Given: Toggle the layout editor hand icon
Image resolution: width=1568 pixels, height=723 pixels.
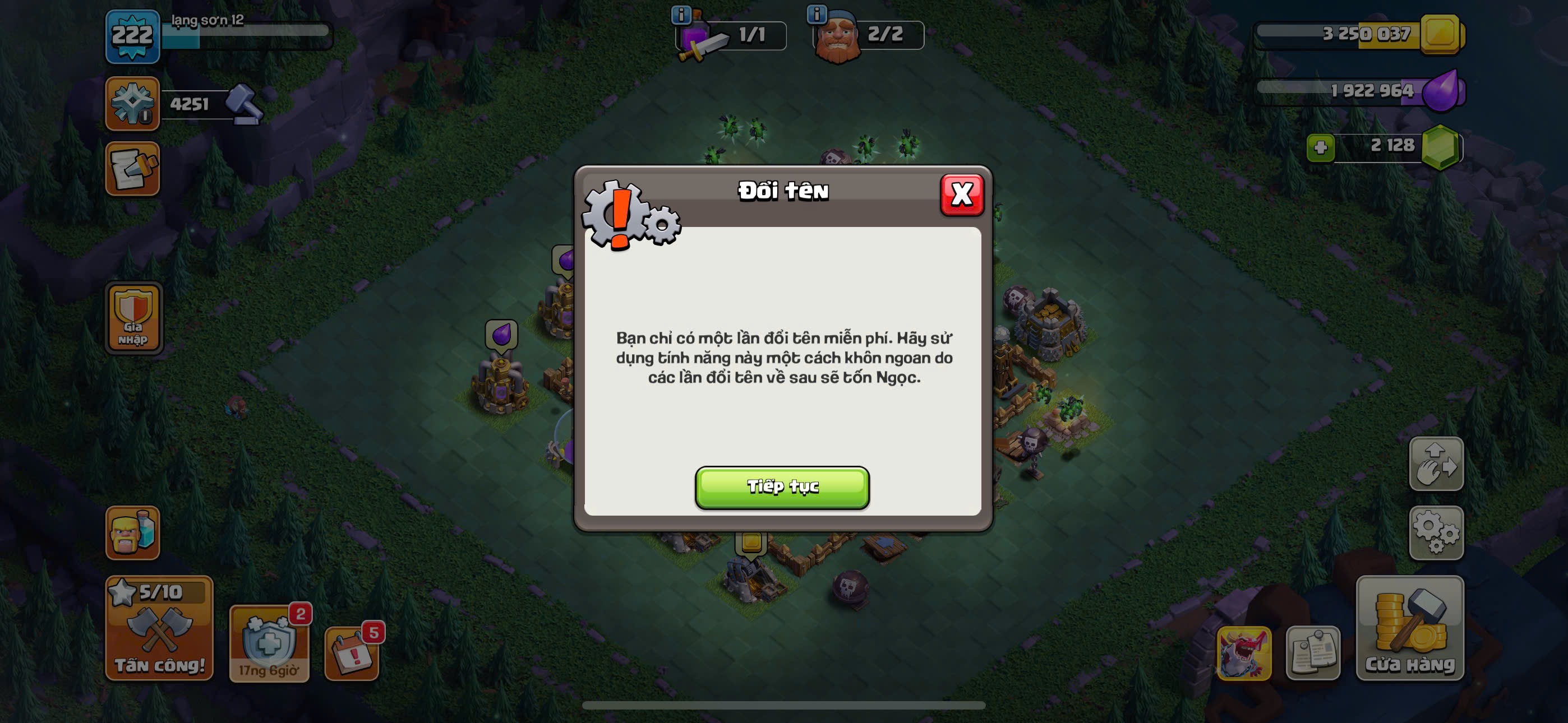Looking at the screenshot, I should (1435, 464).
